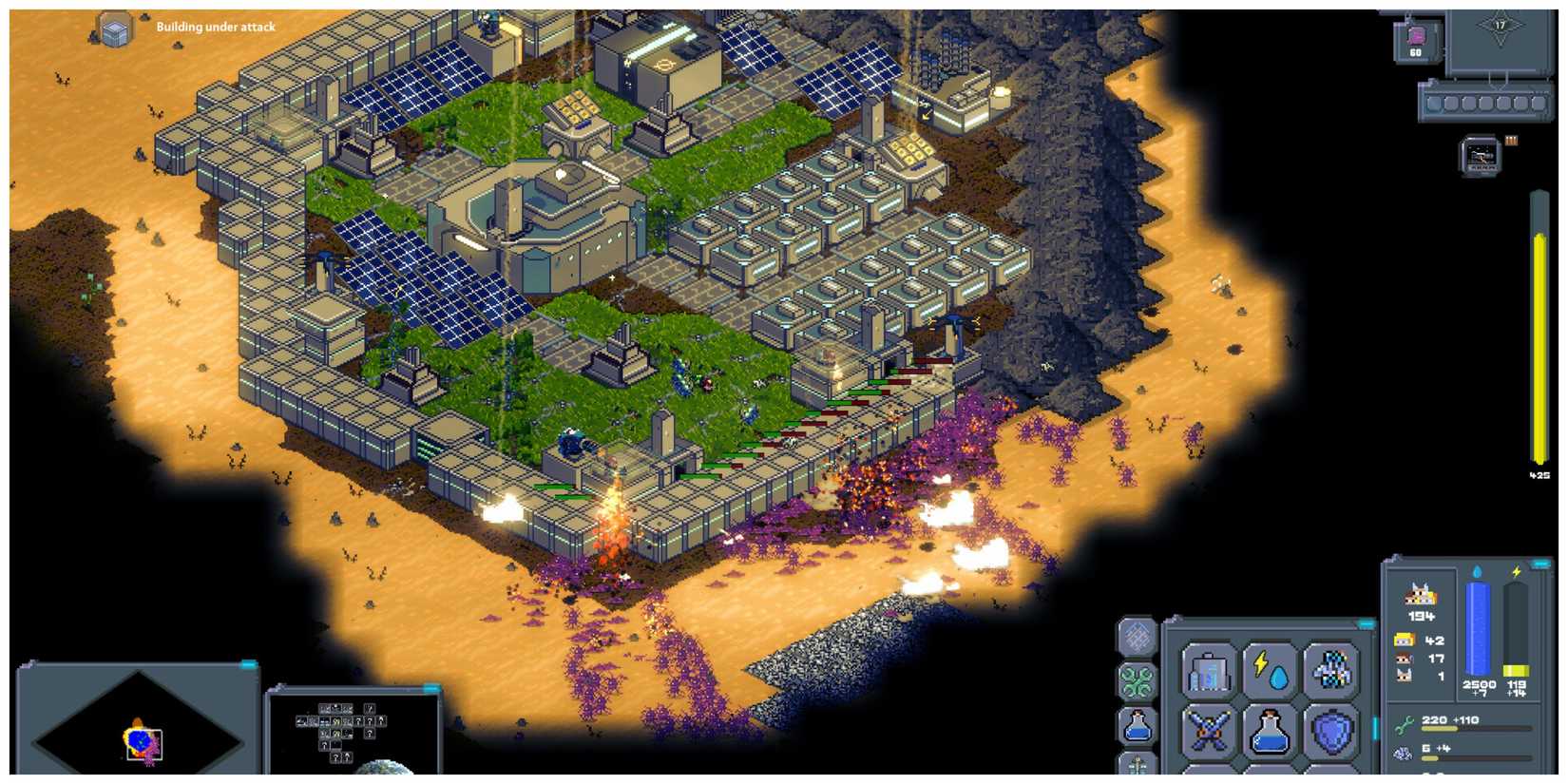Open the flask icon in the left sidebar
This screenshot has width=1568, height=784.
coord(1136,724)
